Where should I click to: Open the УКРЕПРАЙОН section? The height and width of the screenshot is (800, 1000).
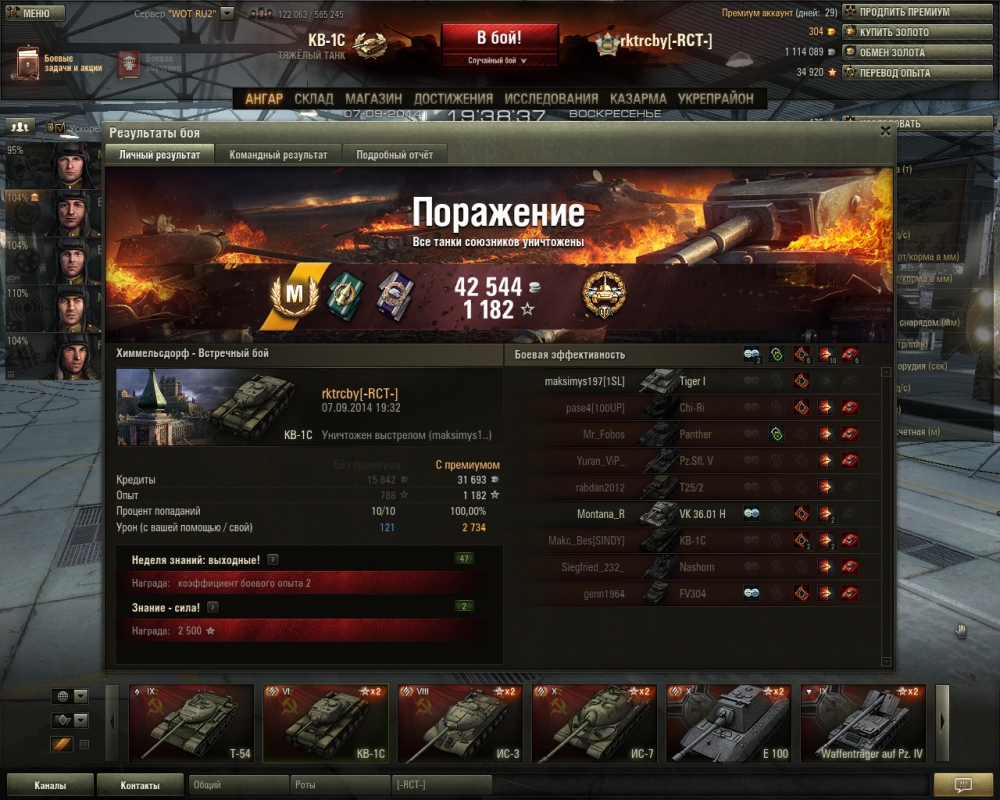[715, 99]
